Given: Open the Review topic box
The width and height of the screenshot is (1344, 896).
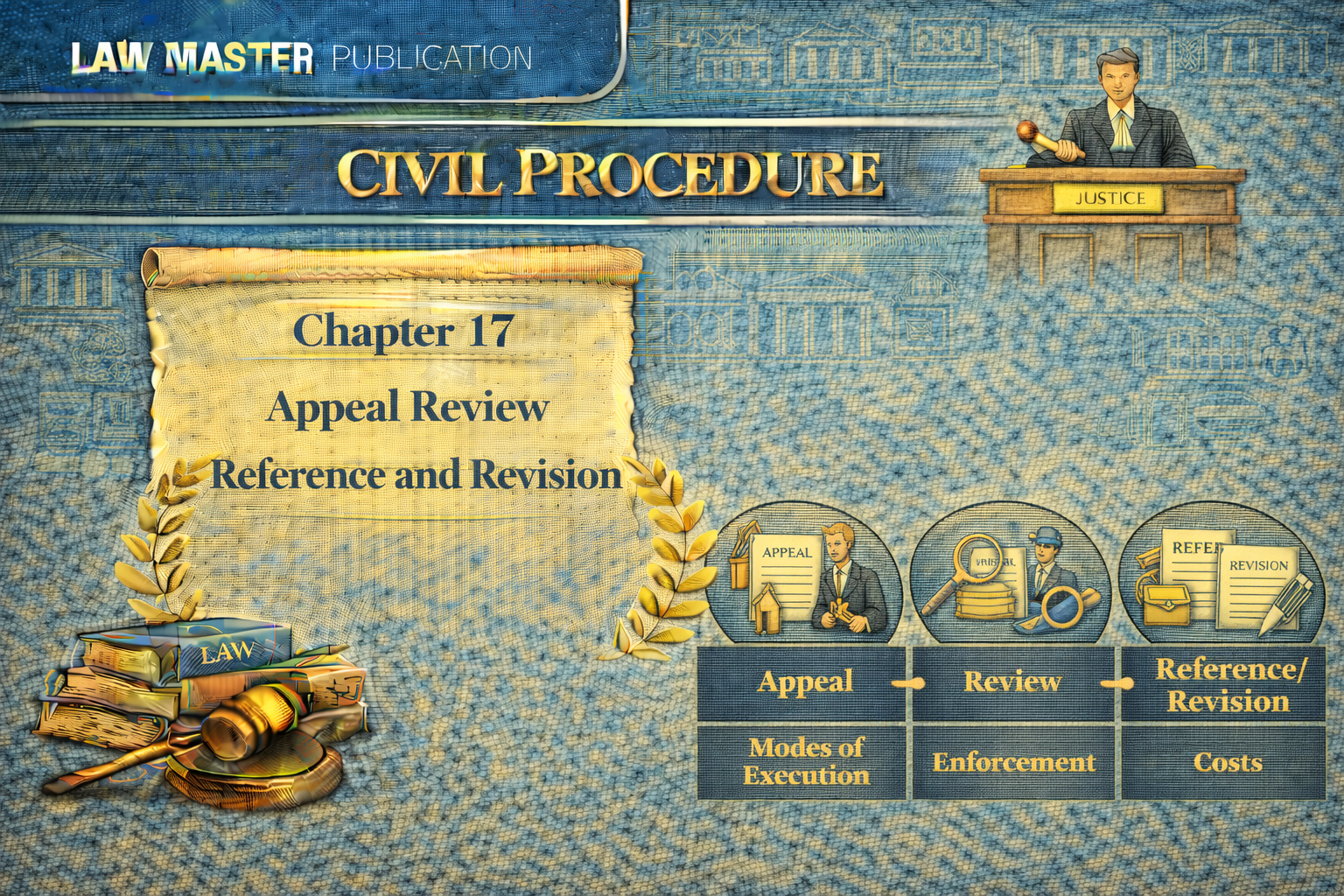Looking at the screenshot, I should click(1012, 682).
